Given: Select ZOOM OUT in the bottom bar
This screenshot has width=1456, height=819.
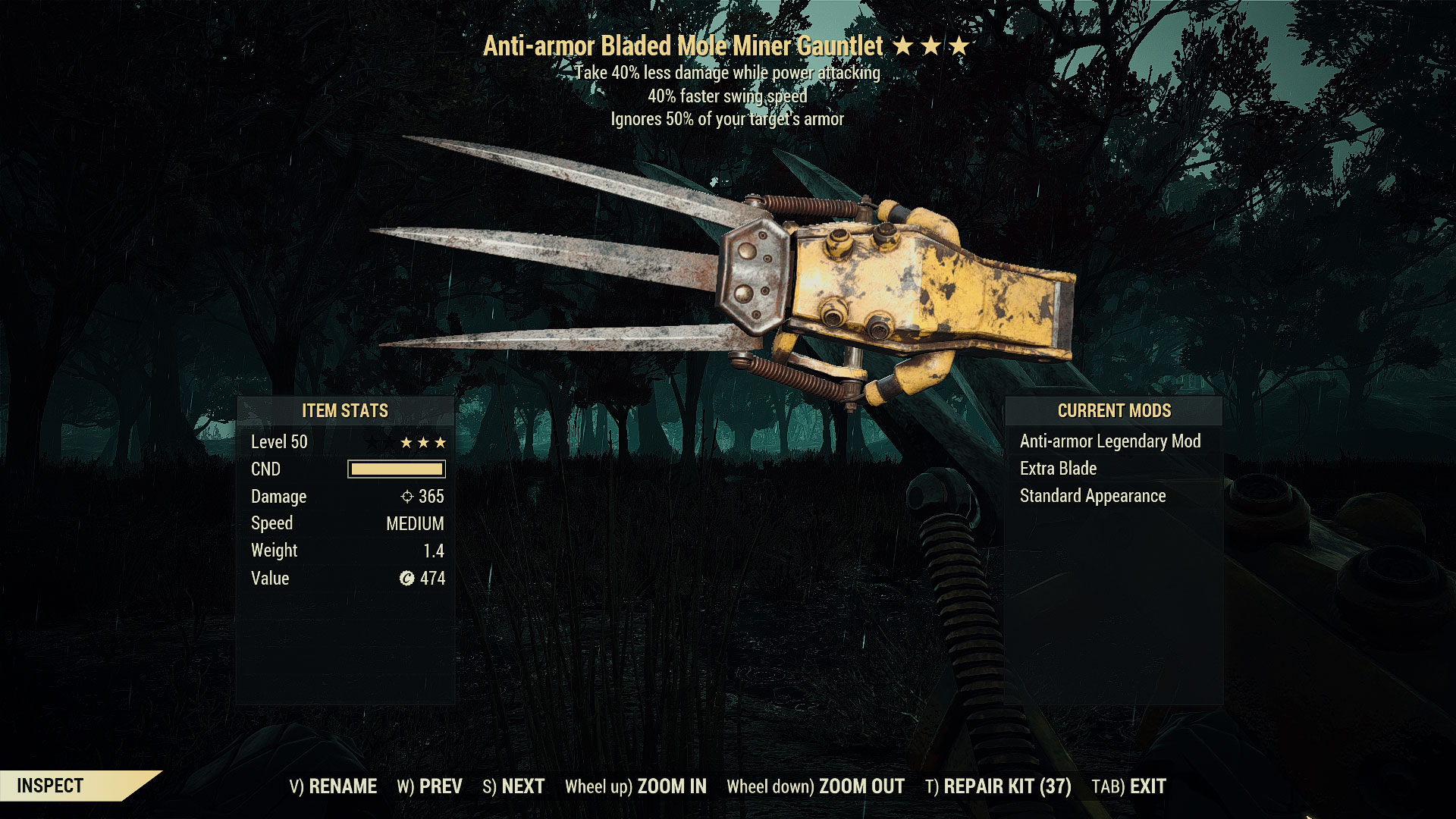Looking at the screenshot, I should click(x=815, y=786).
